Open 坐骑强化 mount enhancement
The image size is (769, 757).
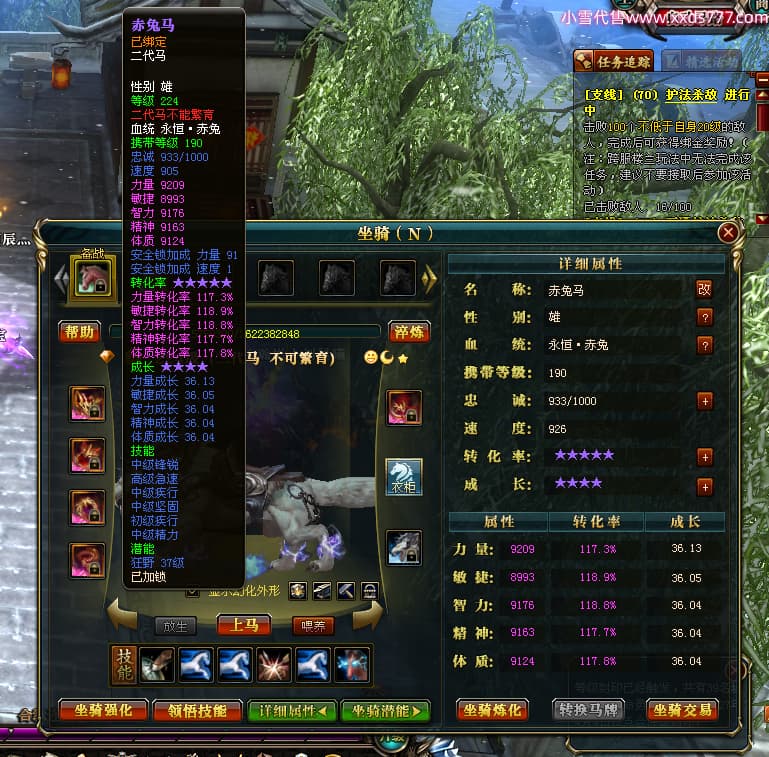(103, 711)
